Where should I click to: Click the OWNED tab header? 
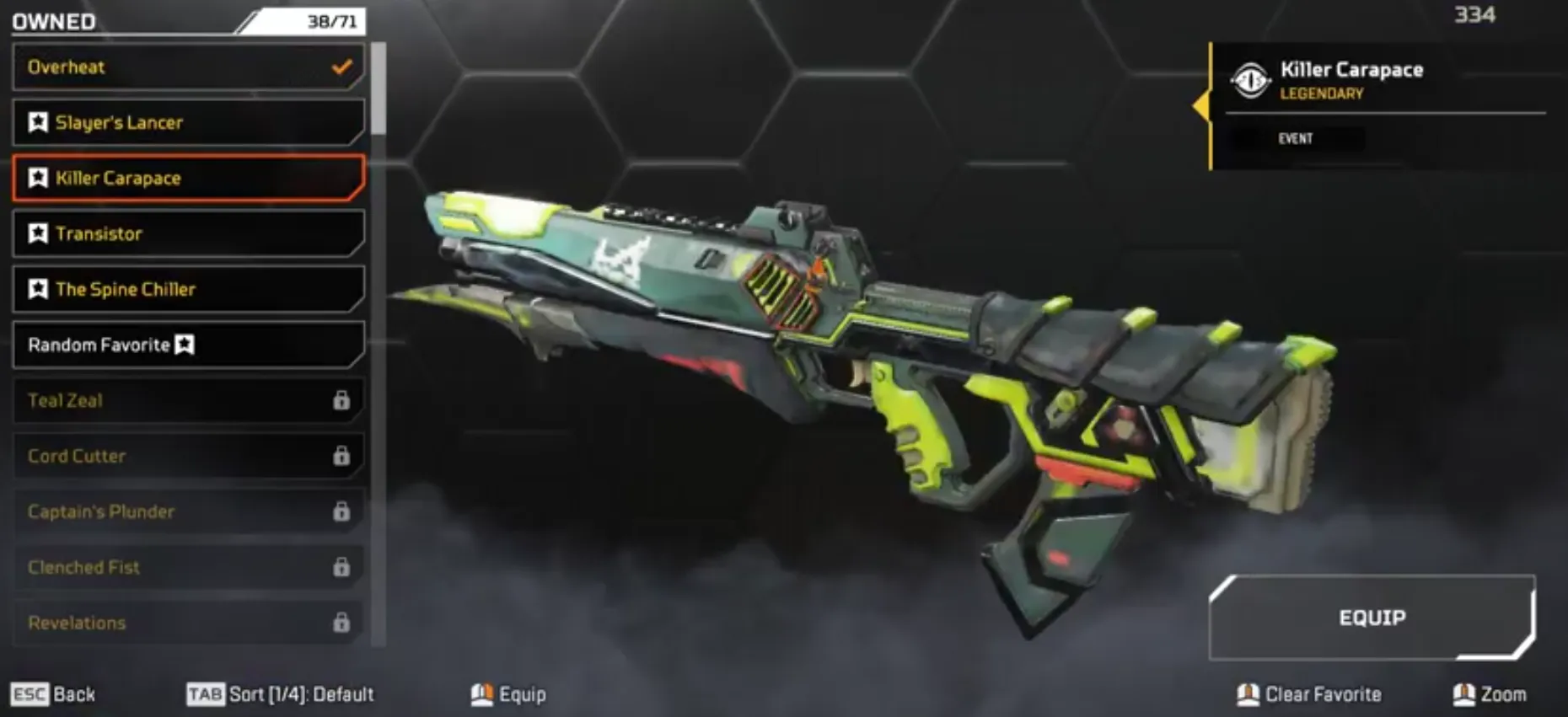53,21
